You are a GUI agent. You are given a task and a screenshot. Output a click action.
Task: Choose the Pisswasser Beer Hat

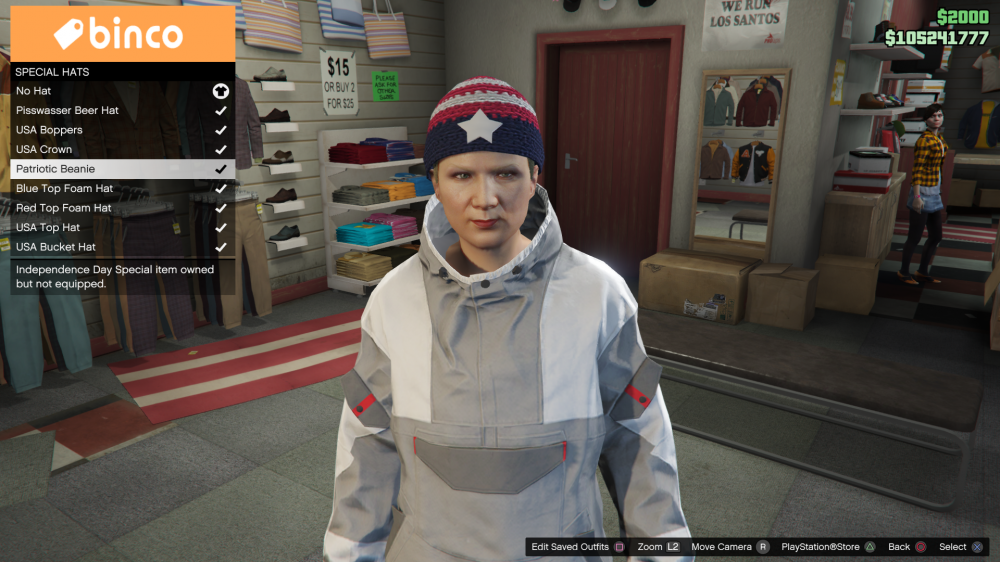[x=67, y=110]
